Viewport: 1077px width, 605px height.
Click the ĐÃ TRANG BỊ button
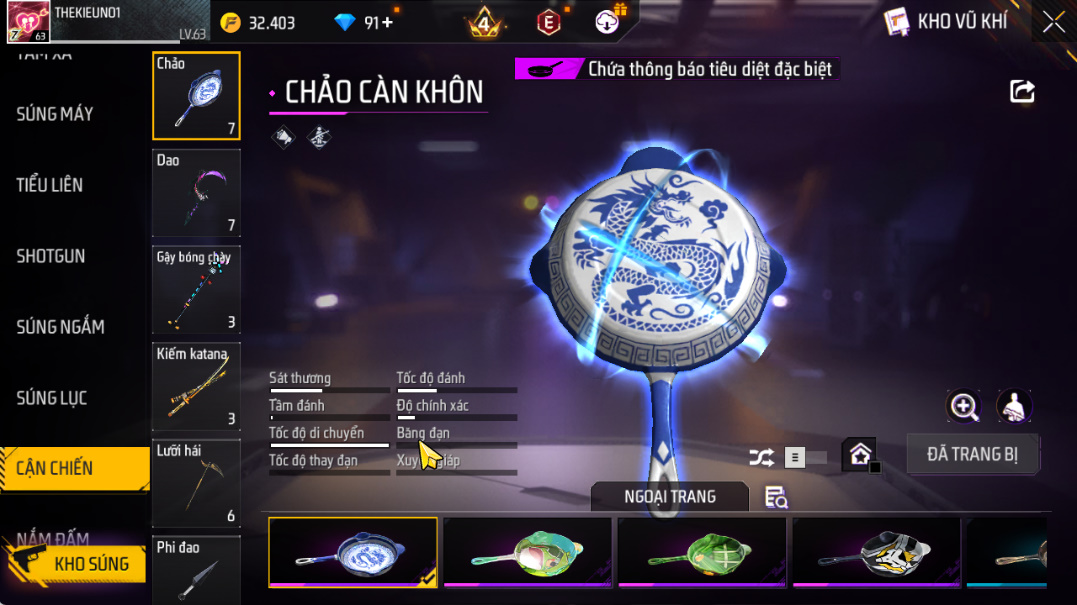click(x=972, y=454)
